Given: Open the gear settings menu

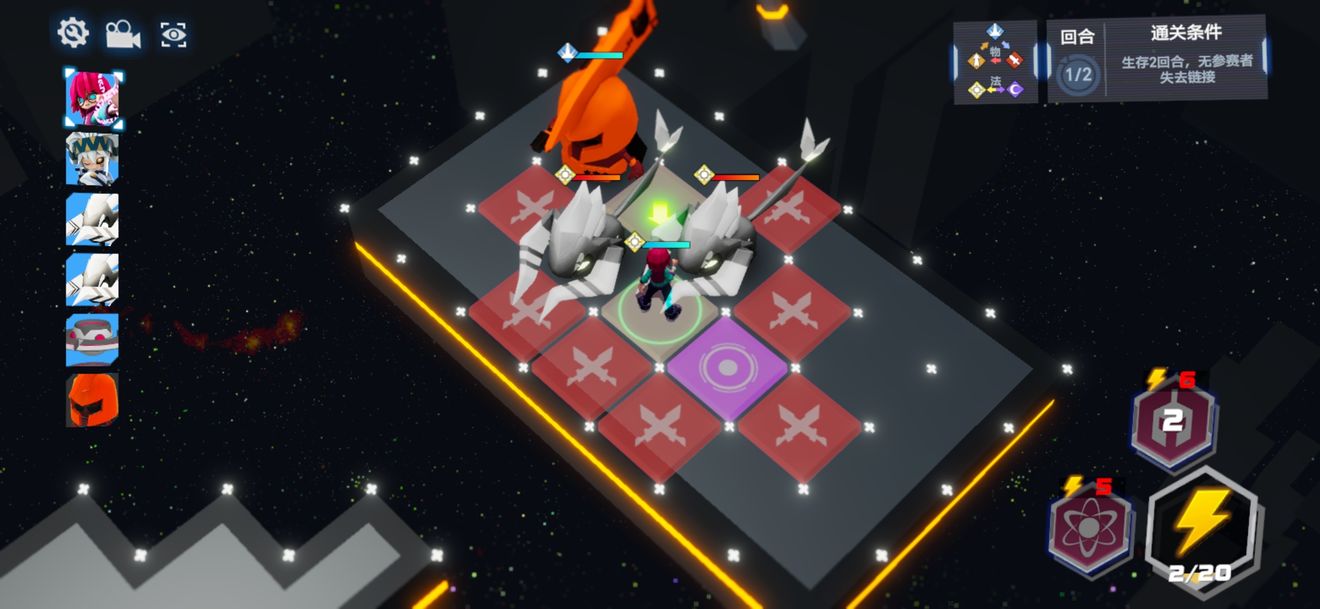Looking at the screenshot, I should coord(73,33).
